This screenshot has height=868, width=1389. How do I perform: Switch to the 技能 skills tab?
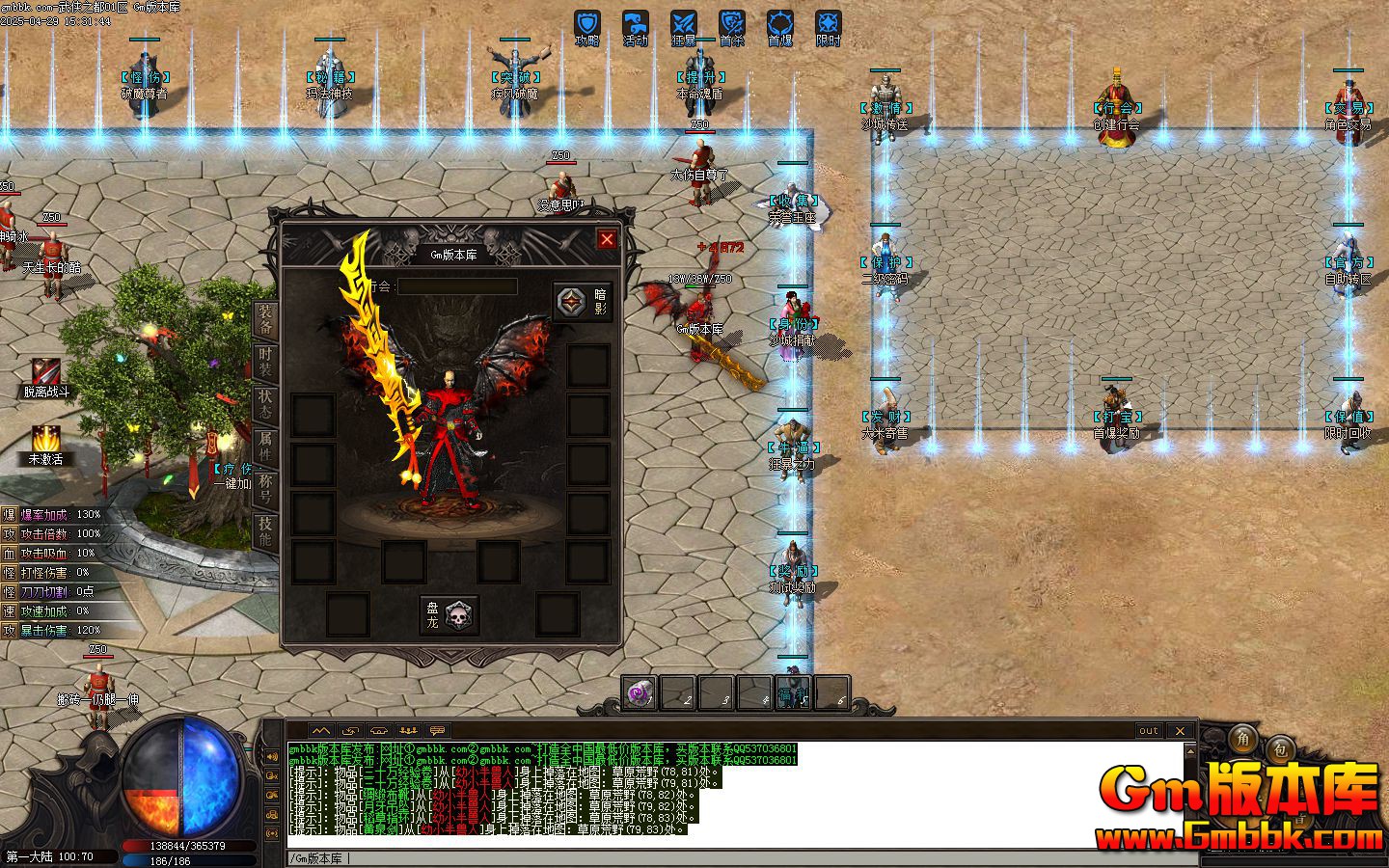(x=265, y=530)
